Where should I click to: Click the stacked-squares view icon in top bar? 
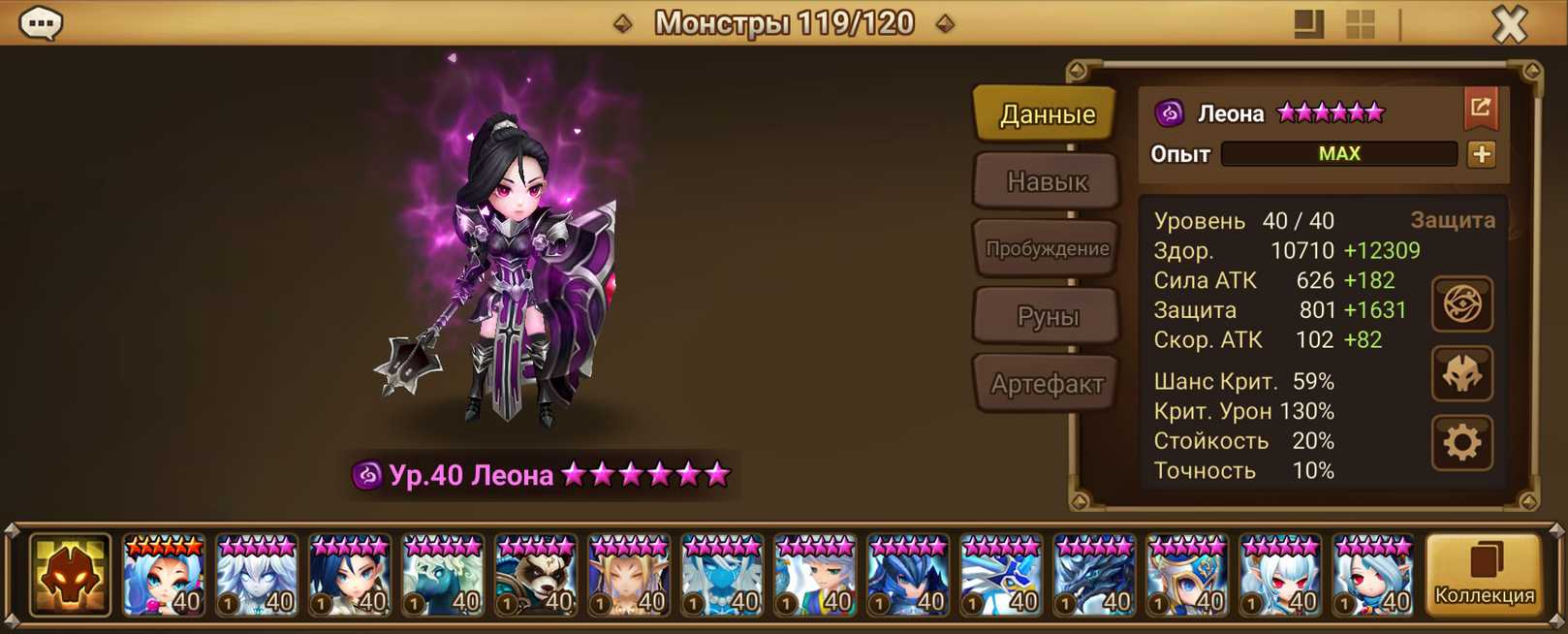[1308, 24]
